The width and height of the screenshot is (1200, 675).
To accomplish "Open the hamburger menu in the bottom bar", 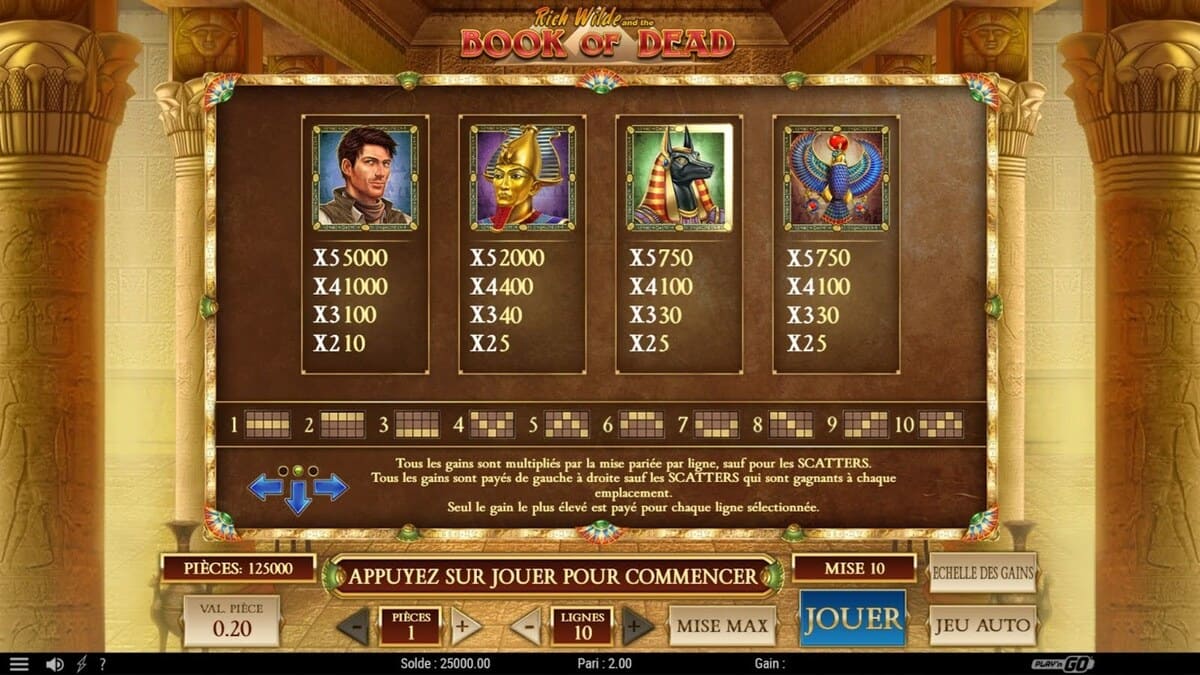I will [20, 664].
